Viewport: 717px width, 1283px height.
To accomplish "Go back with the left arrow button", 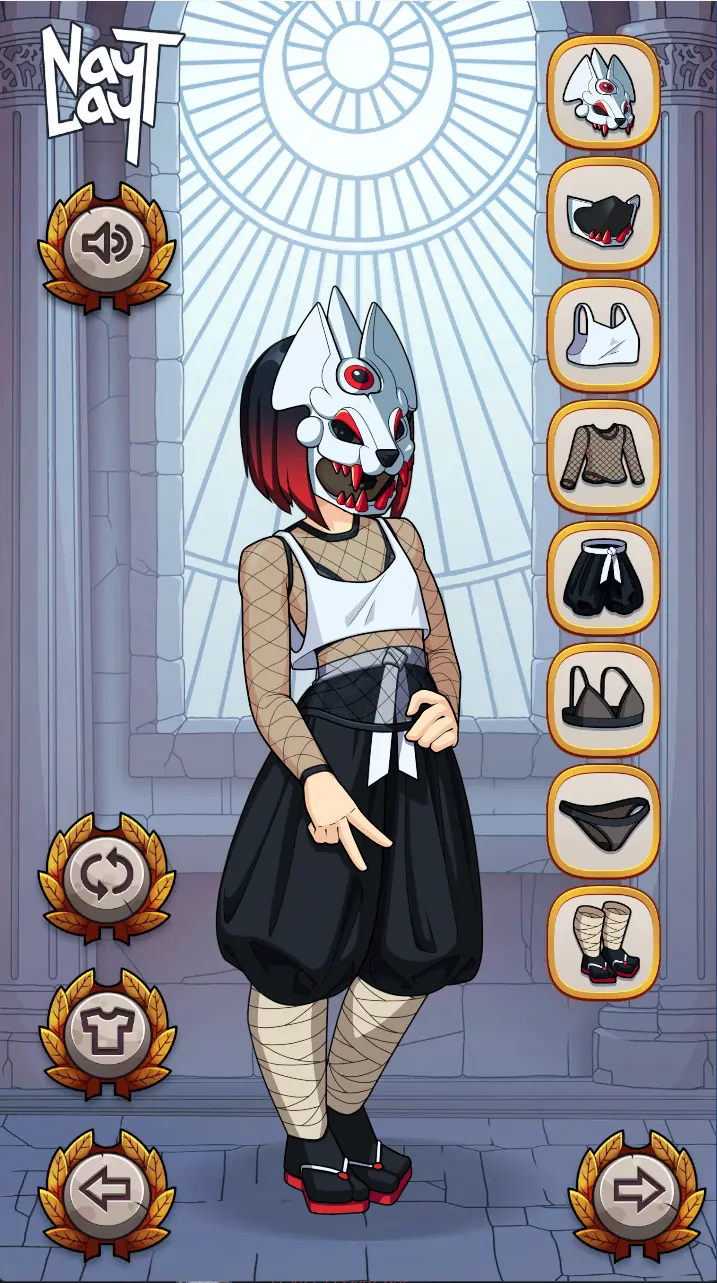I will pos(106,1190).
